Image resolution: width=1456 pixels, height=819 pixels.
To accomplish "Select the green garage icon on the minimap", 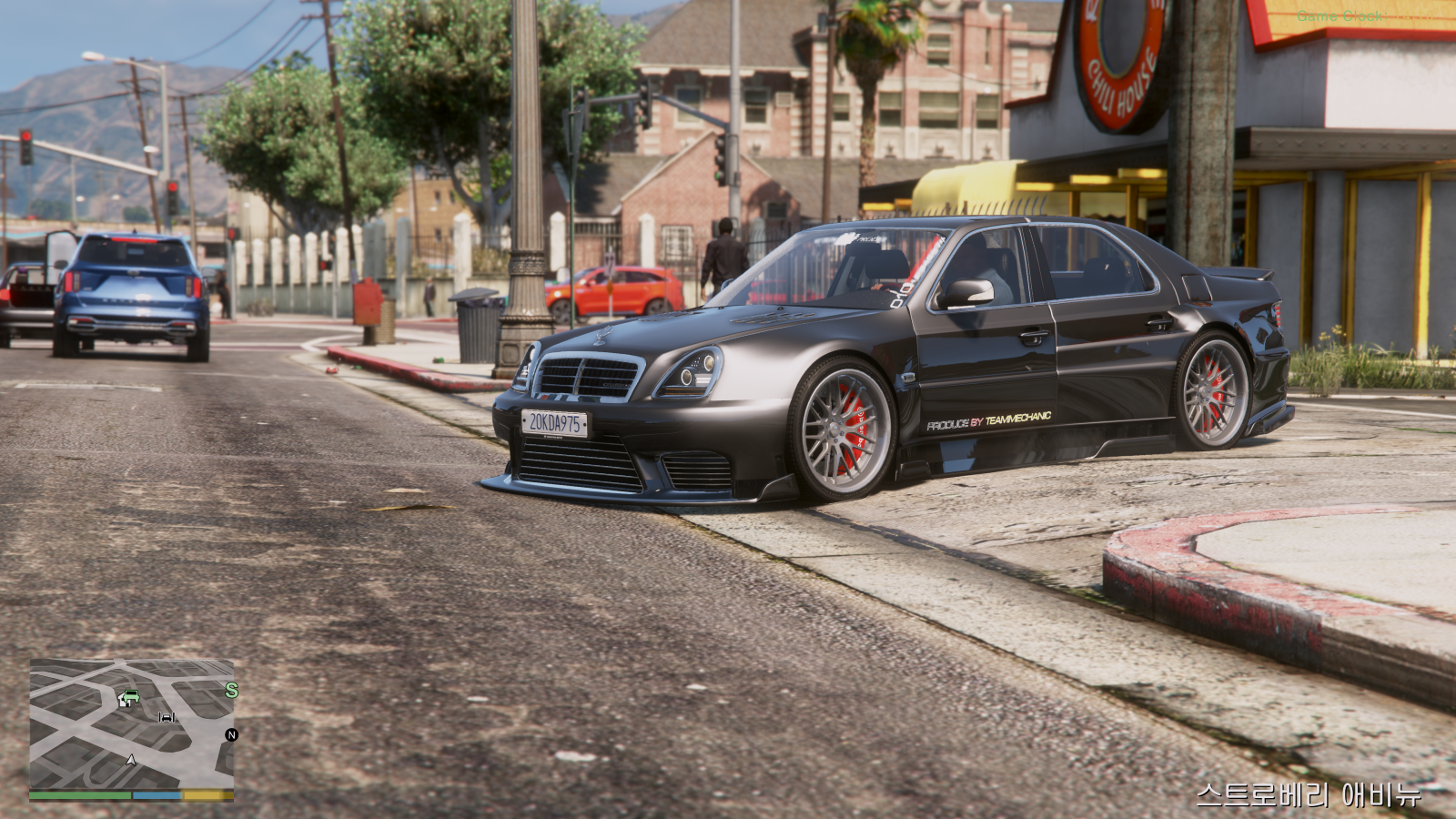I will point(130,698).
